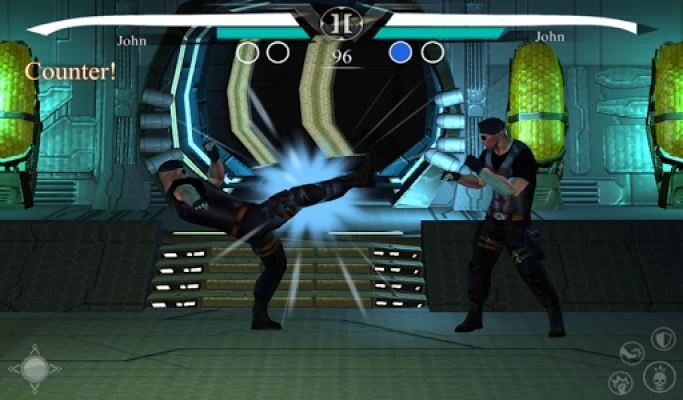
Task: Use the kick attack button
Action: point(632,353)
